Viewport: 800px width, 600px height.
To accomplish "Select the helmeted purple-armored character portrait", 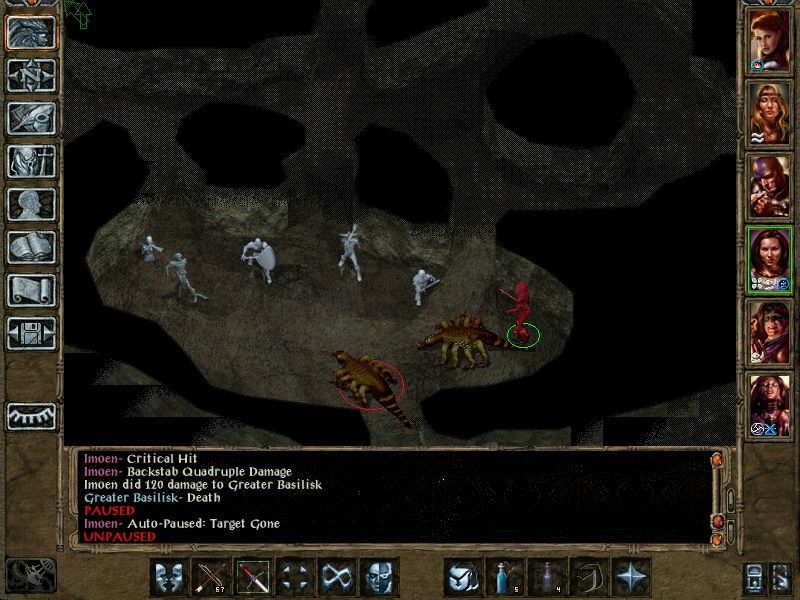I will point(770,186).
